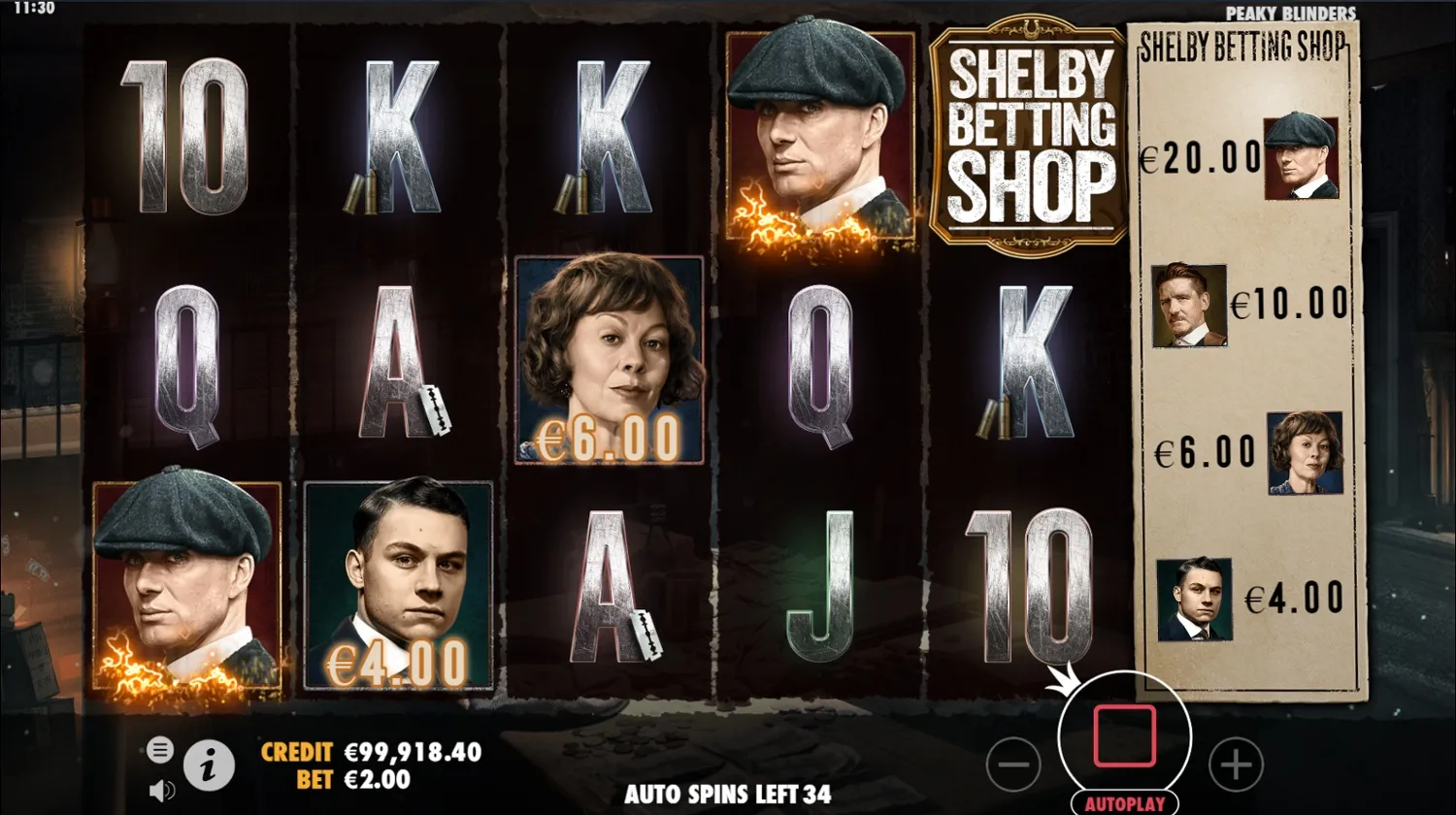Click the Auto Spins Left counter
The image size is (1456, 815).
728,794
